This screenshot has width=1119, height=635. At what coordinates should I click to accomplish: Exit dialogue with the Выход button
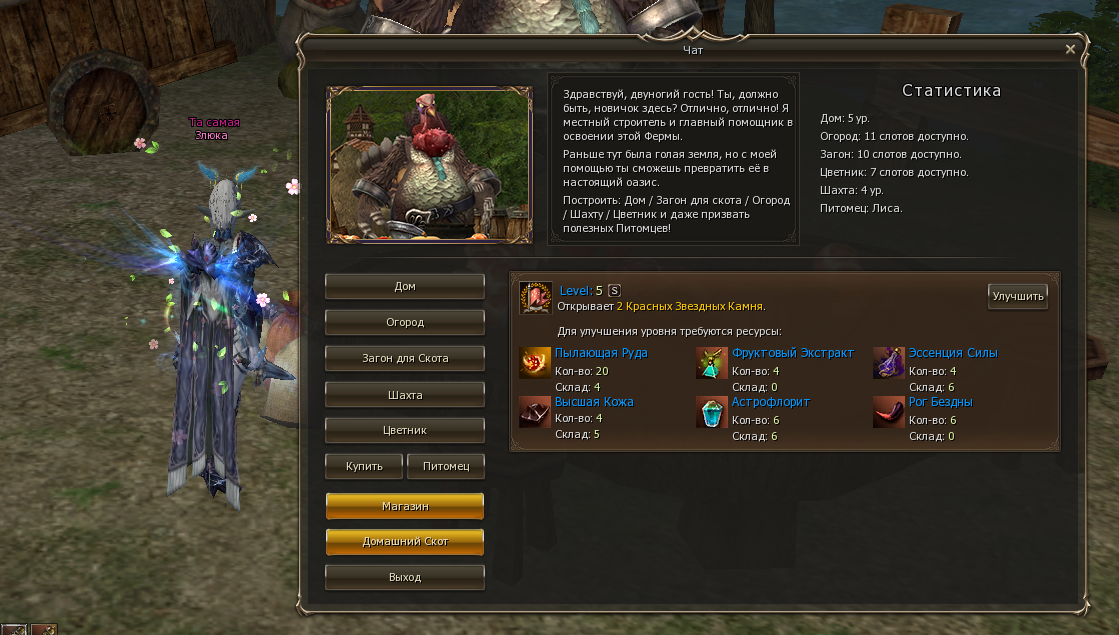pyautogui.click(x=405, y=577)
